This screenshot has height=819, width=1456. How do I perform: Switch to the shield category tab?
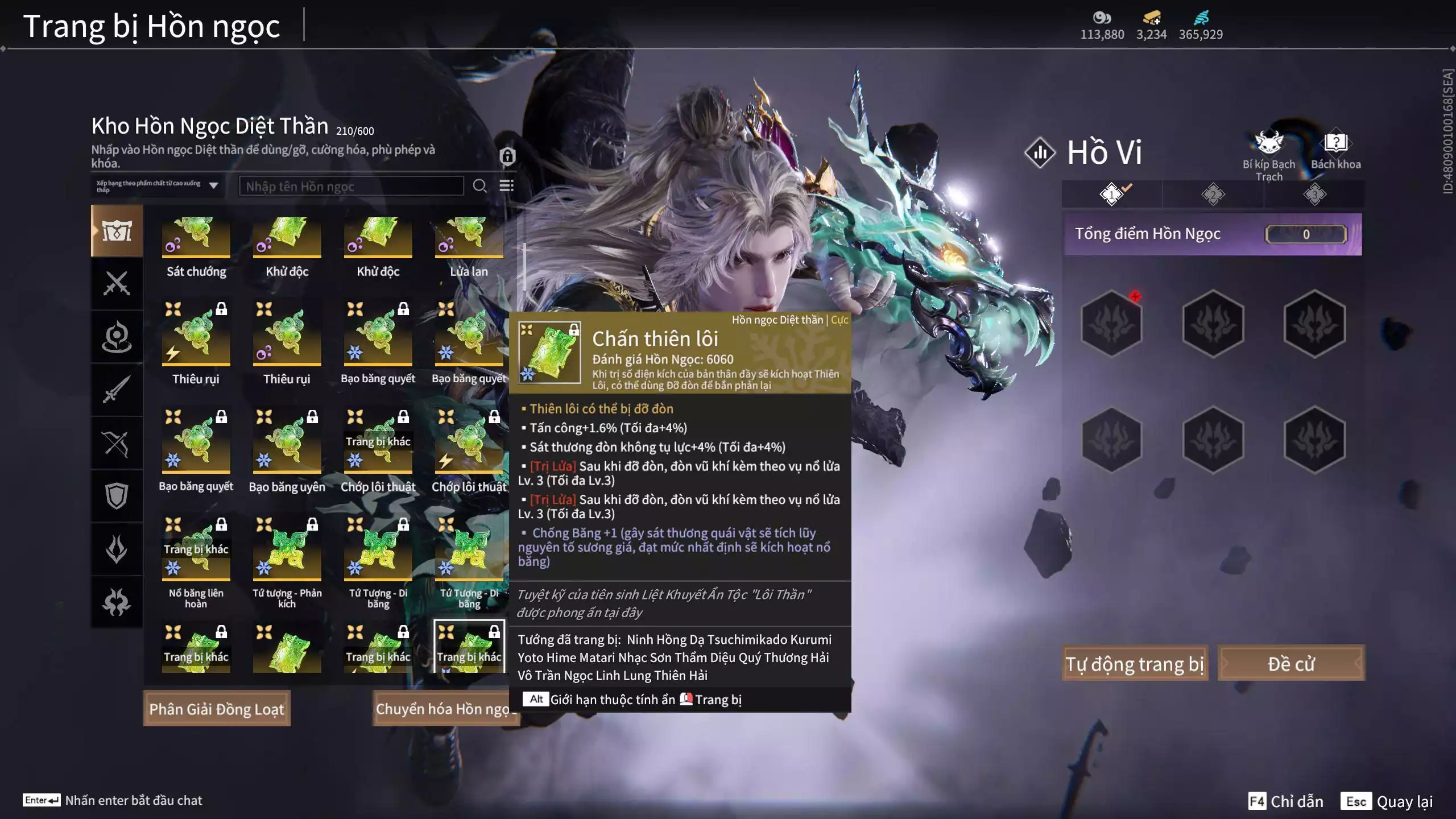(117, 496)
